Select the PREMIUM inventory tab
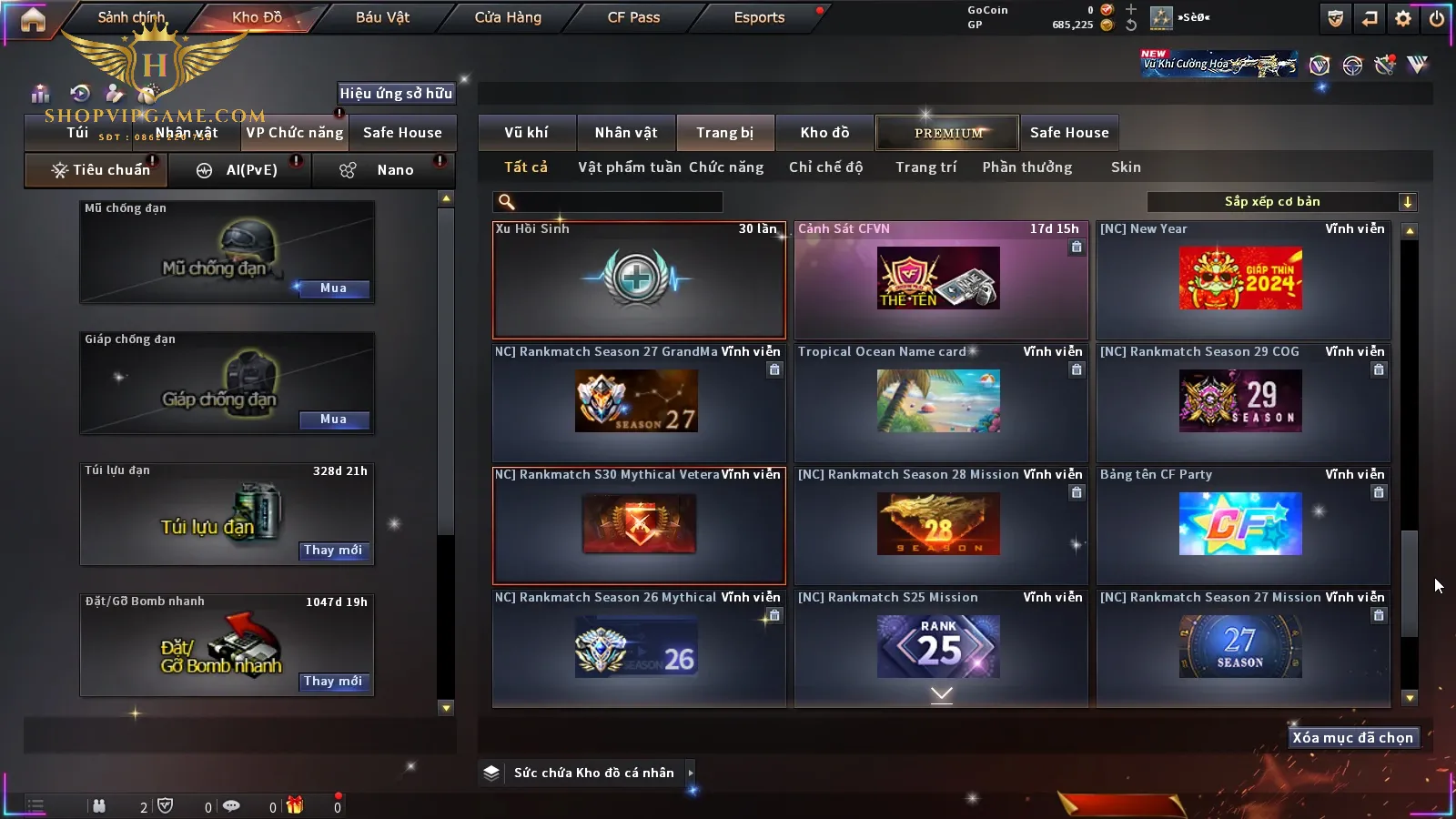This screenshot has height=819, width=1456. point(948,133)
